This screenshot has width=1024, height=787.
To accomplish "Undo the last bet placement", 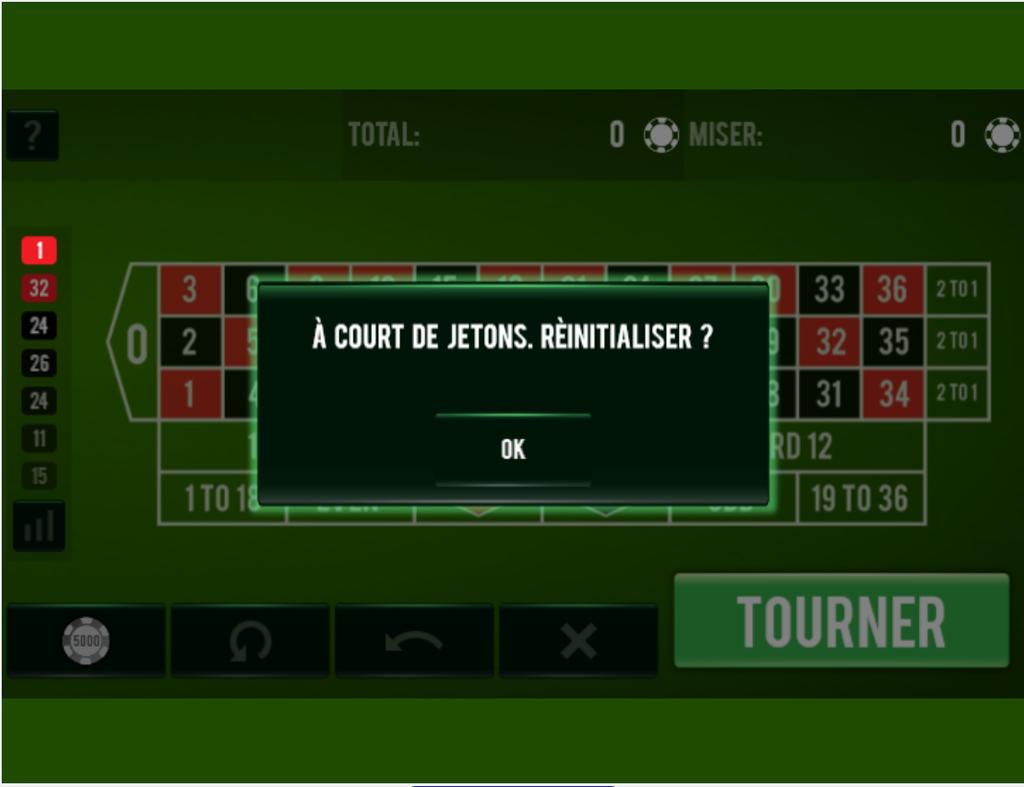I will (414, 641).
